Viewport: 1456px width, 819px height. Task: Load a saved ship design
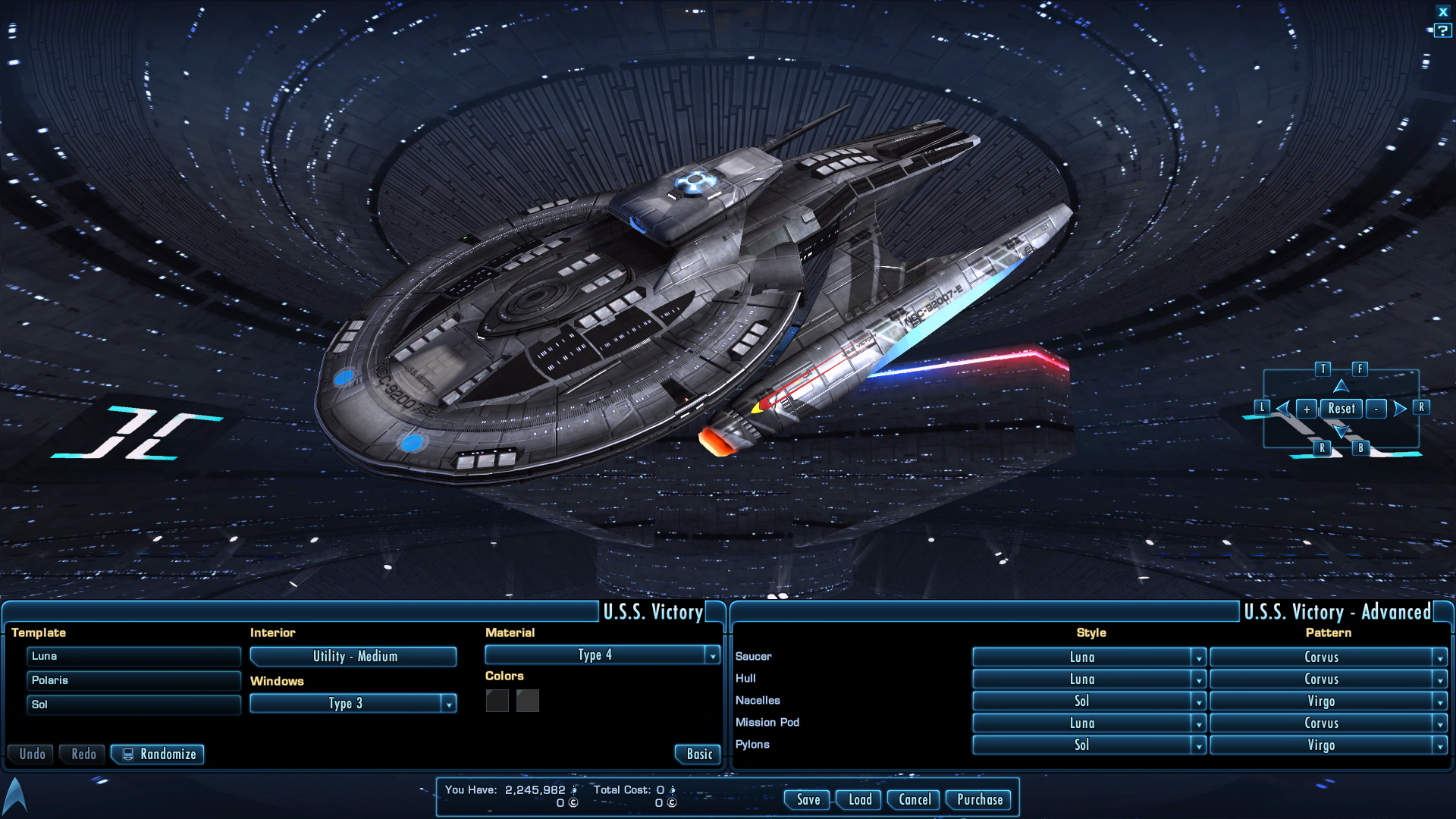(x=860, y=800)
